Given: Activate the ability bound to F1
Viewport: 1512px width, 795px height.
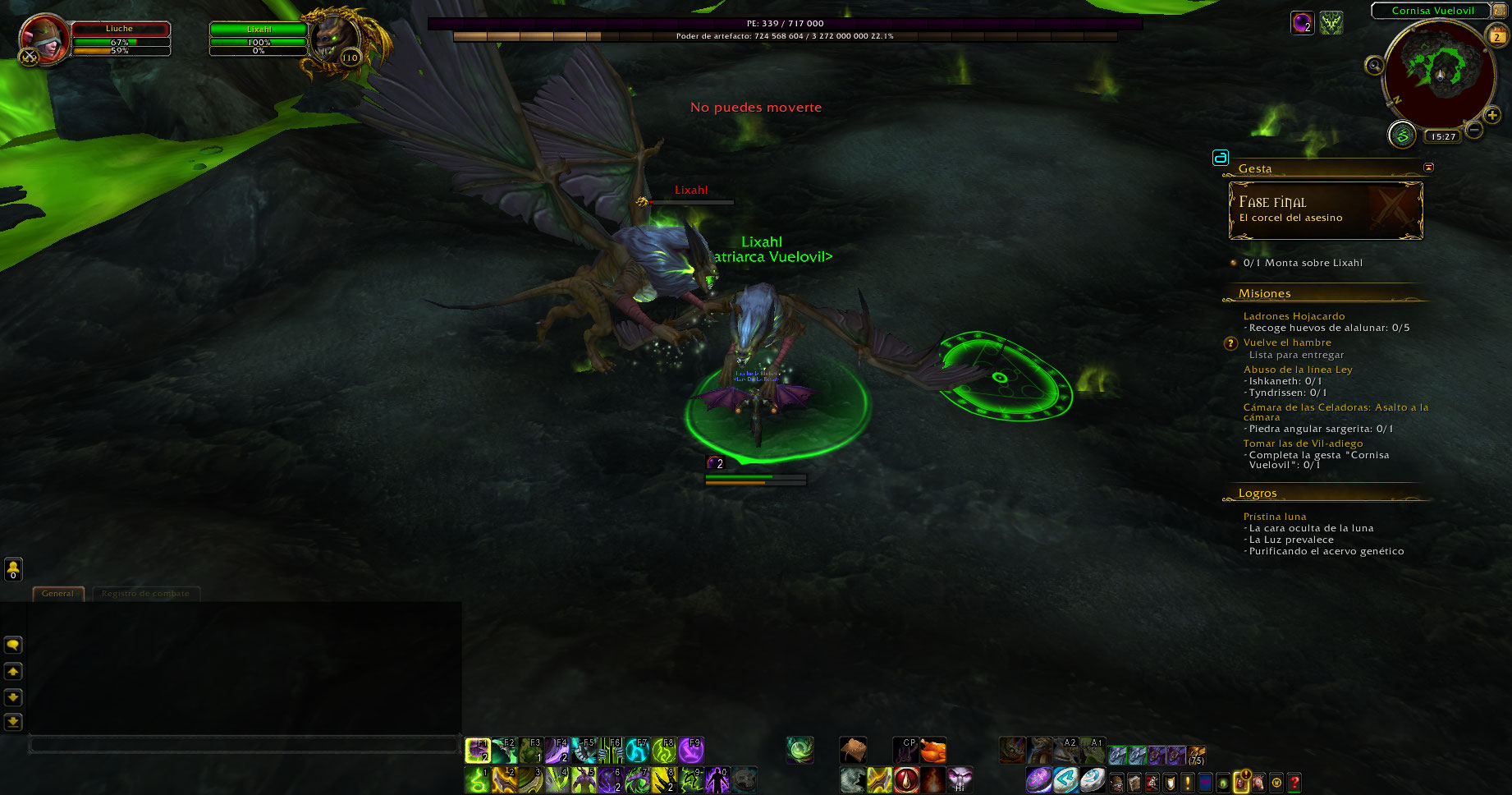Looking at the screenshot, I should tap(478, 751).
